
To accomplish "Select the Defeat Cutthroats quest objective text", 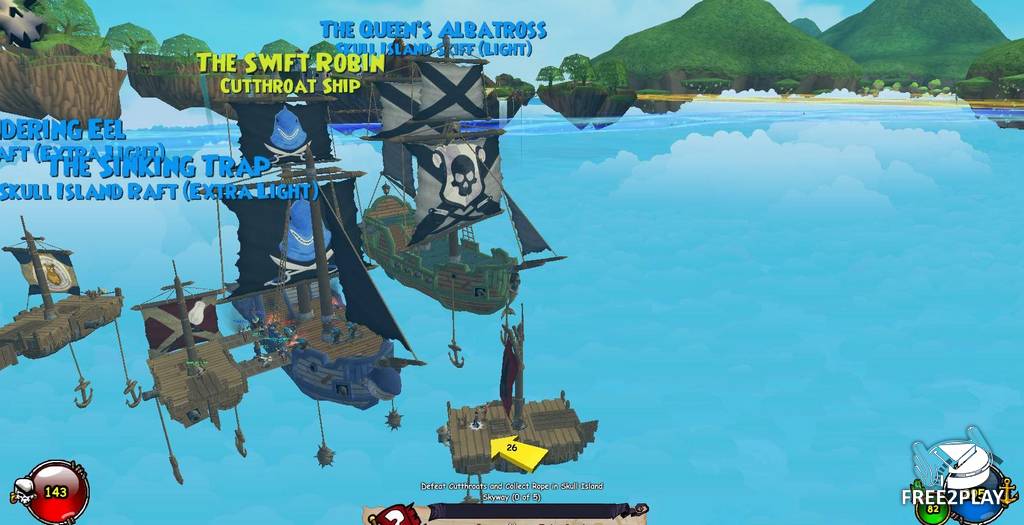I will 511,491.
